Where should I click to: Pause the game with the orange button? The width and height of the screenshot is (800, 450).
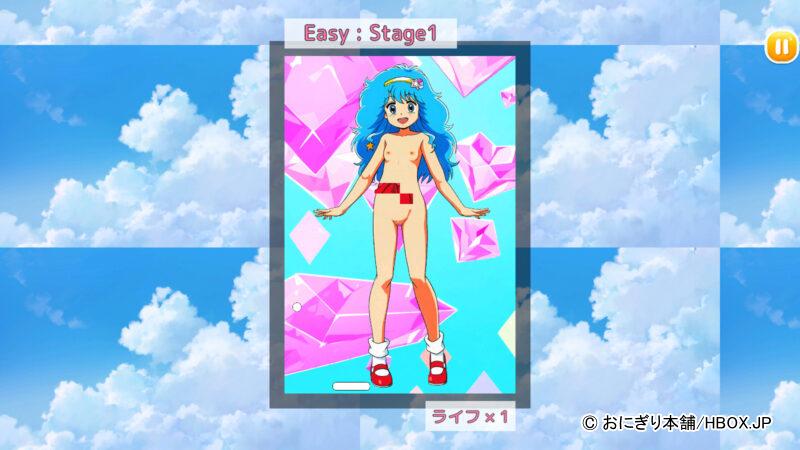[x=778, y=46]
